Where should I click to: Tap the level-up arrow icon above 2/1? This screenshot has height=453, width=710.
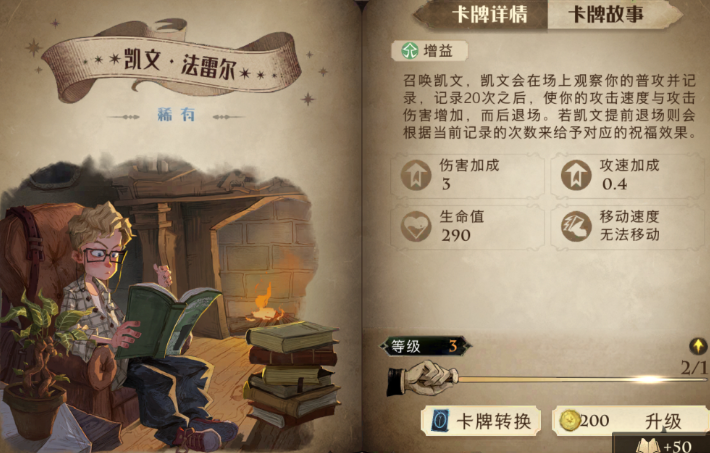click(x=699, y=347)
